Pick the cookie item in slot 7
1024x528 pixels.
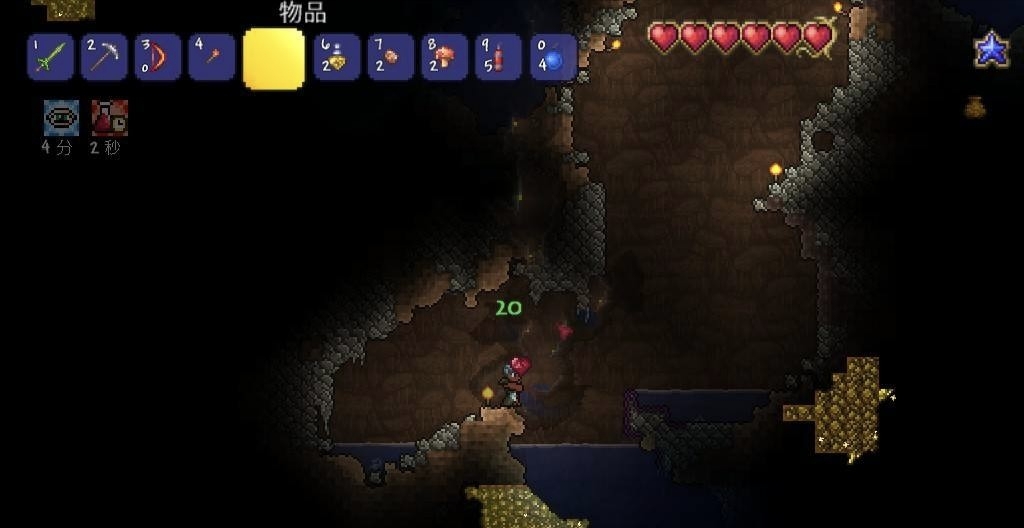pyautogui.click(x=391, y=57)
